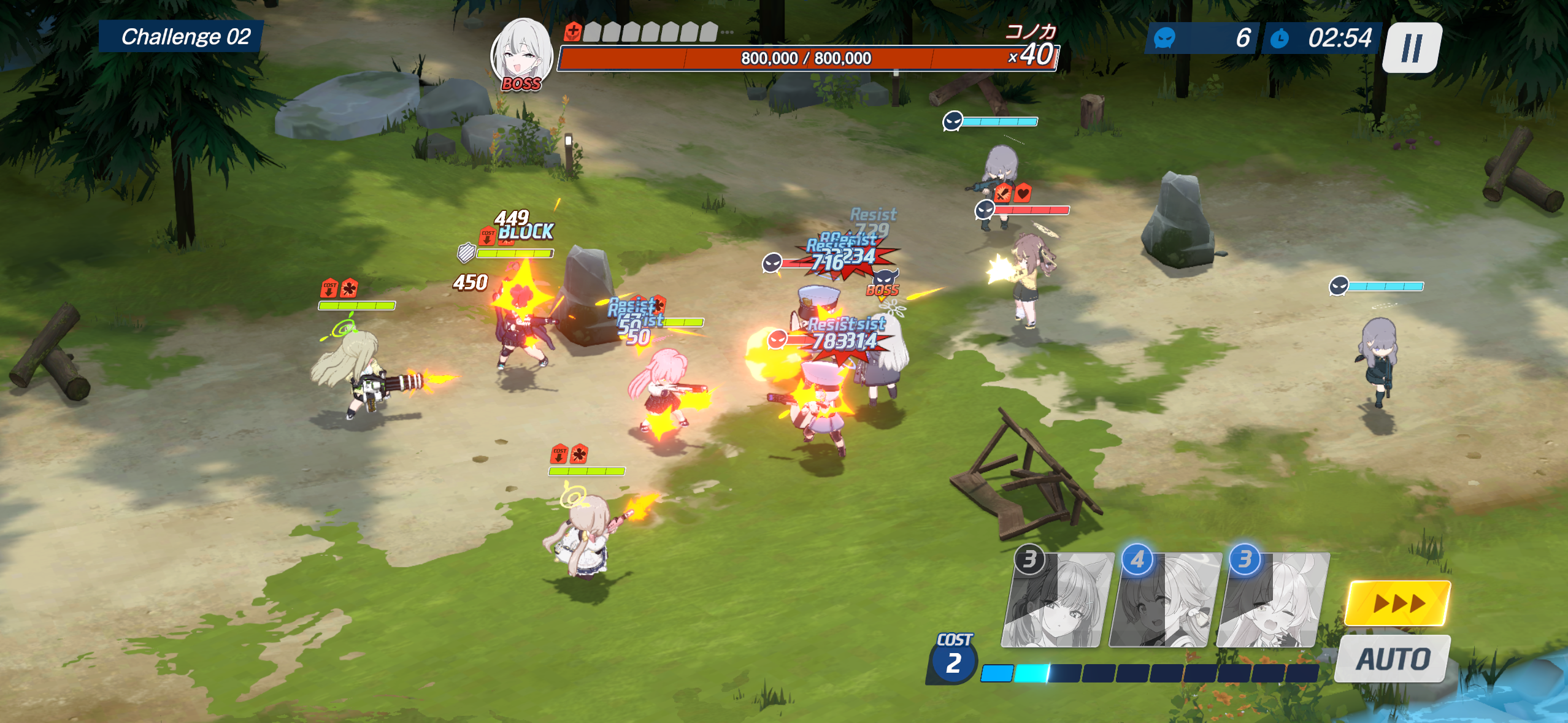Image resolution: width=1568 pixels, height=723 pixels.
Task: Toggle the AUTO battle mode
Action: pyautogui.click(x=1393, y=659)
